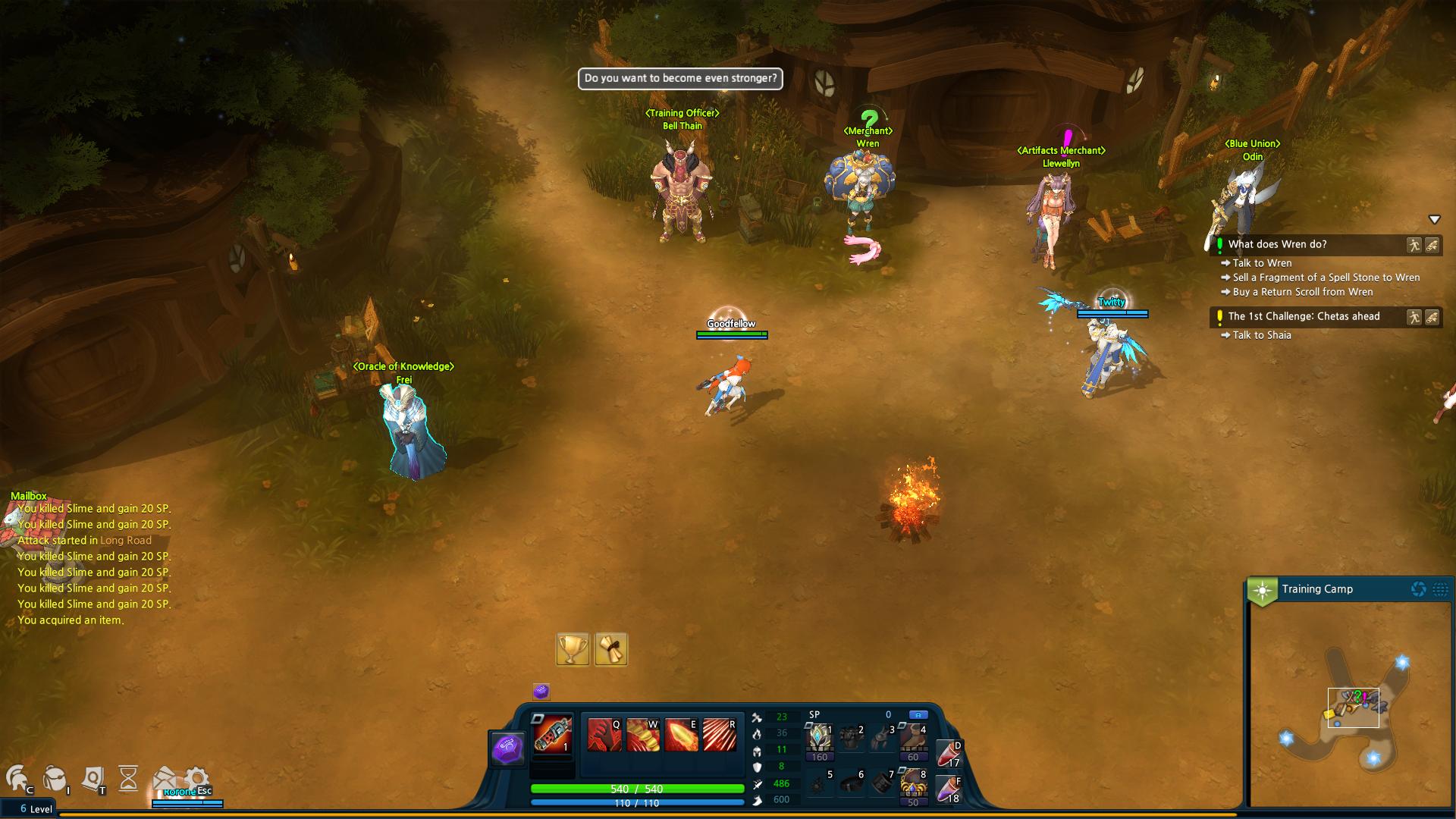Open the gold trophy icon
This screenshot has height=819, width=1456.
point(573,650)
